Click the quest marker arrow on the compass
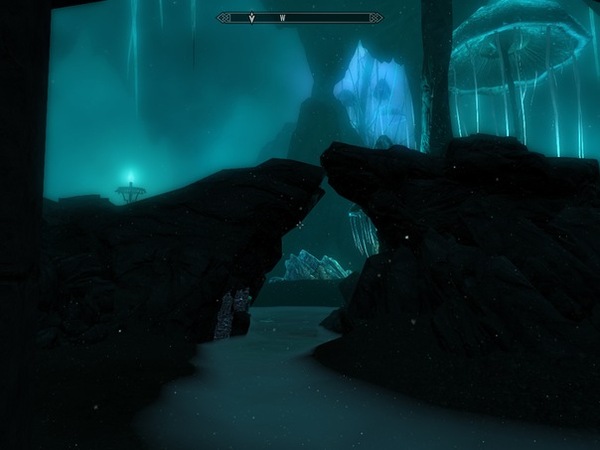 [x=250, y=17]
